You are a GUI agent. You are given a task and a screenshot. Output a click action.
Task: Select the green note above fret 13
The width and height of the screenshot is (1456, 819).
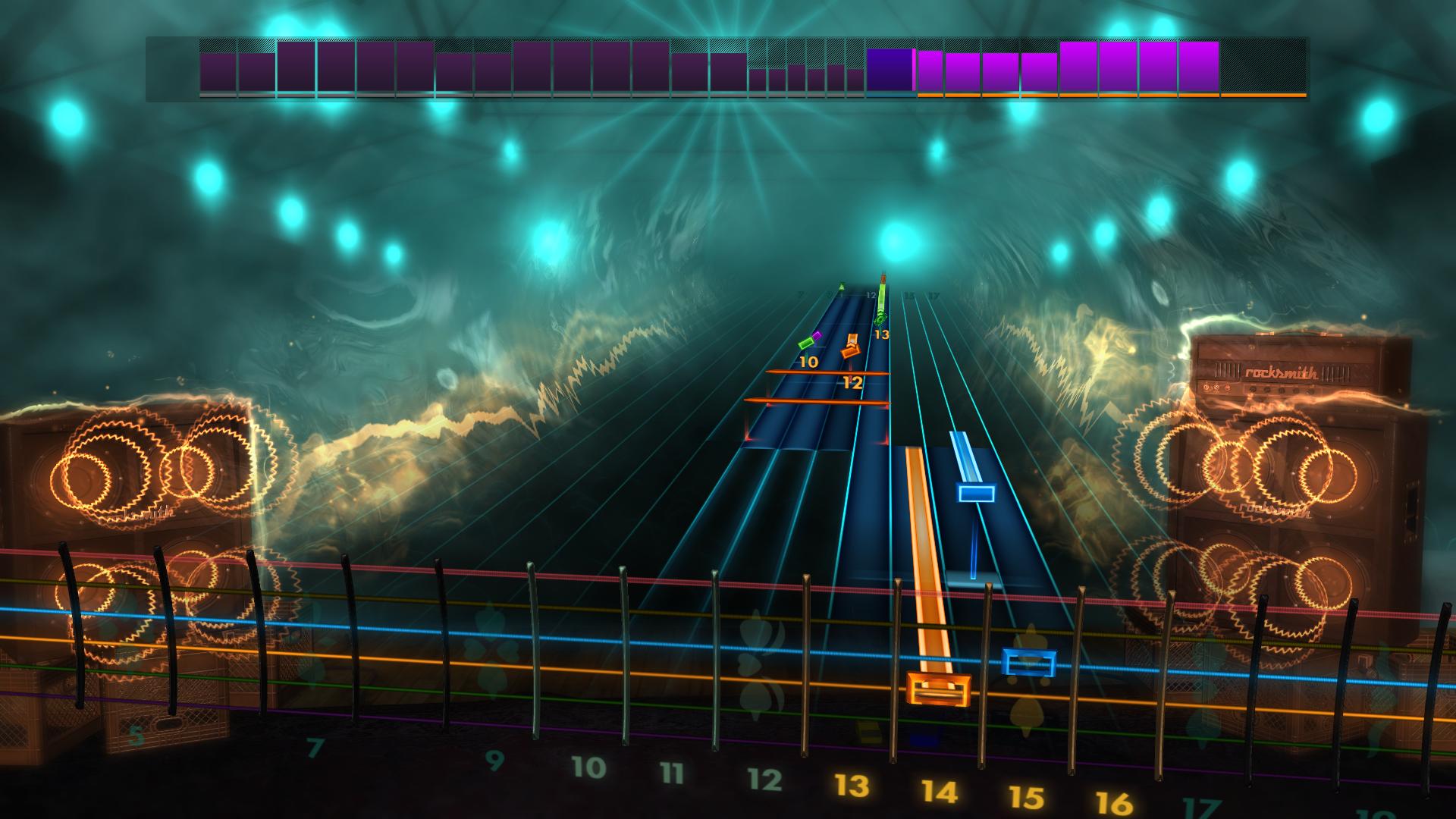point(880,318)
